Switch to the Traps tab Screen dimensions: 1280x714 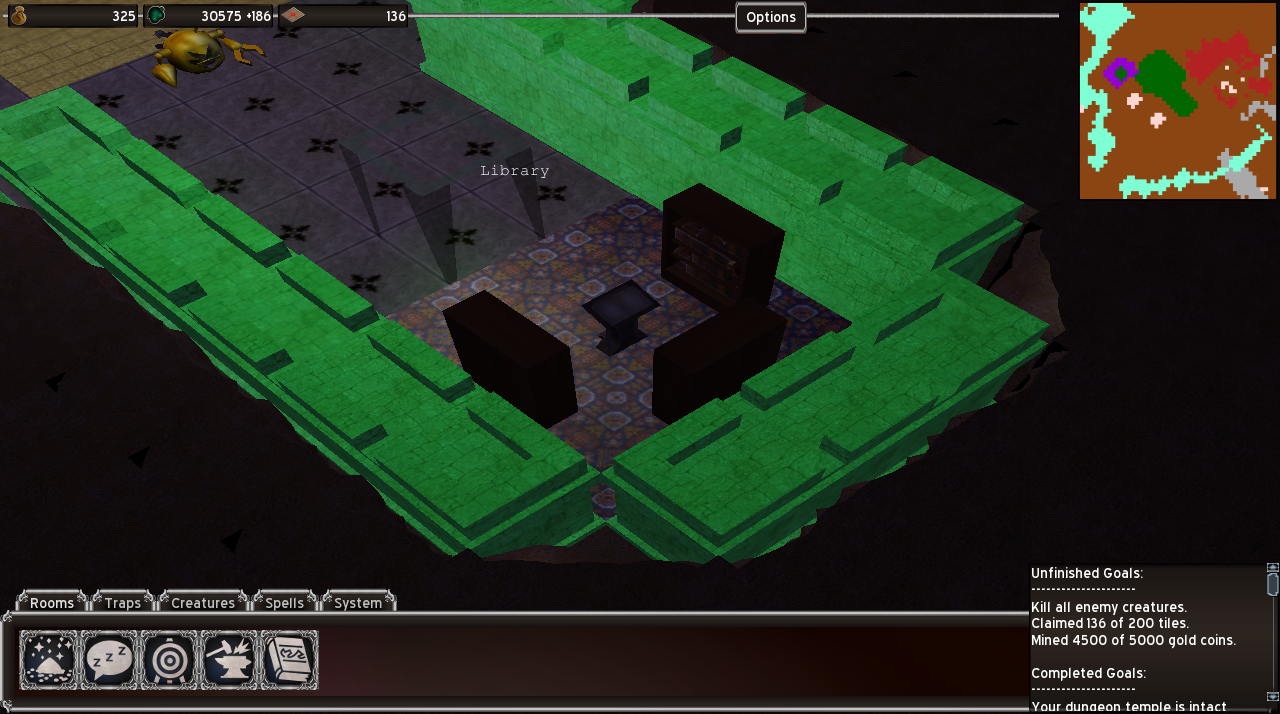tap(123, 602)
